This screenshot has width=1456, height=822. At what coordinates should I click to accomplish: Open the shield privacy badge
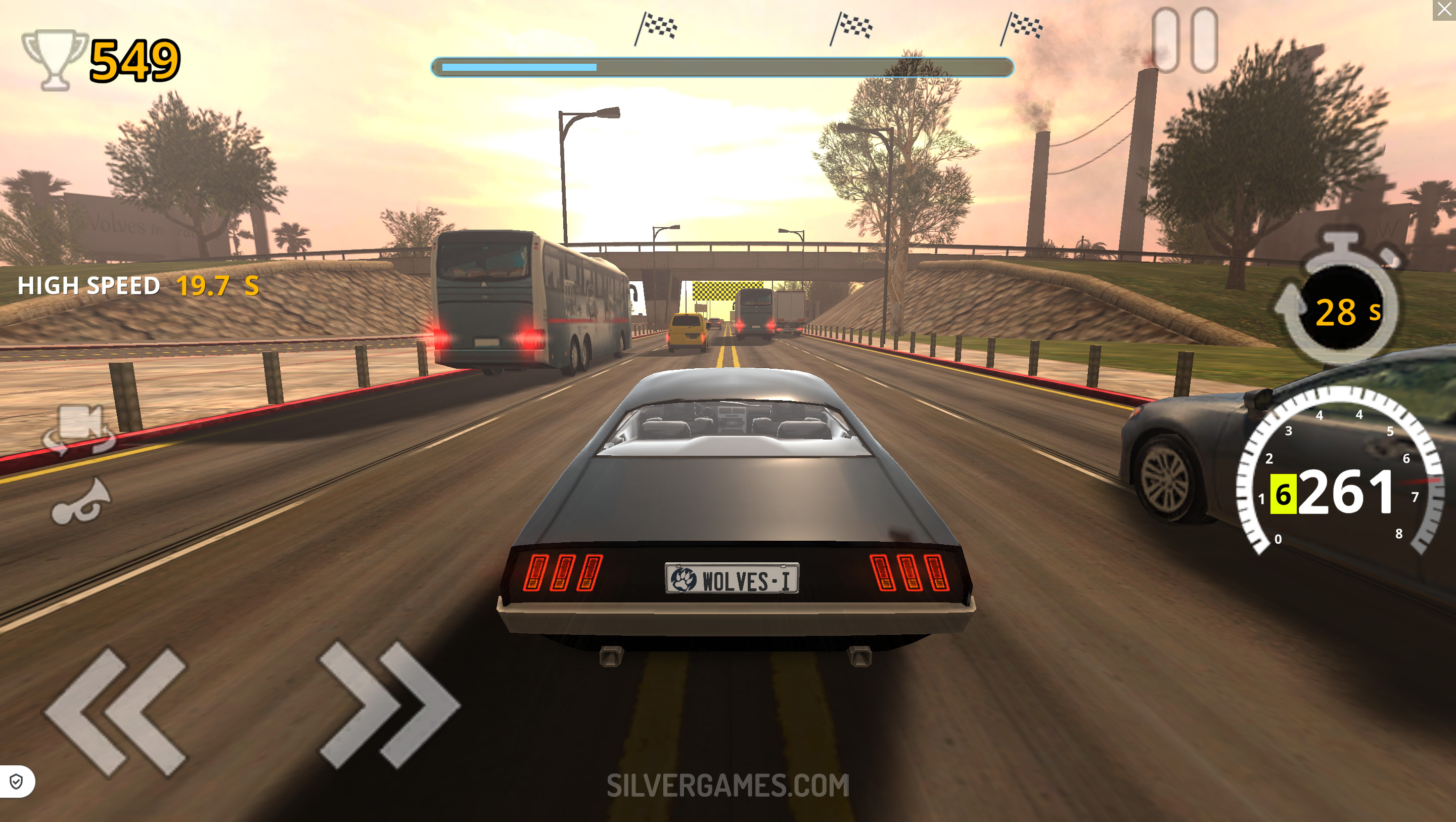click(16, 782)
